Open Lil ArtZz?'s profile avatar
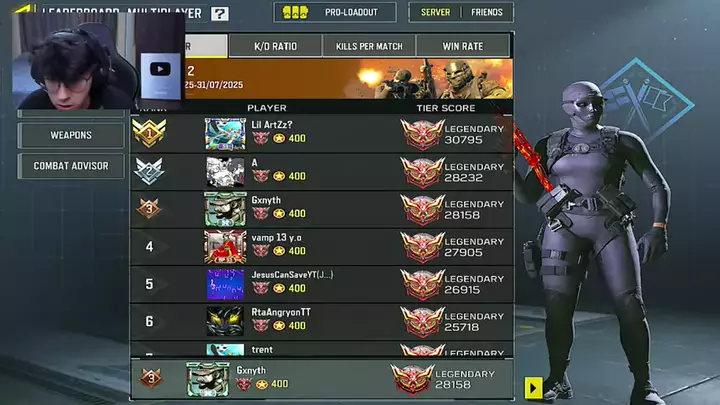 225,134
